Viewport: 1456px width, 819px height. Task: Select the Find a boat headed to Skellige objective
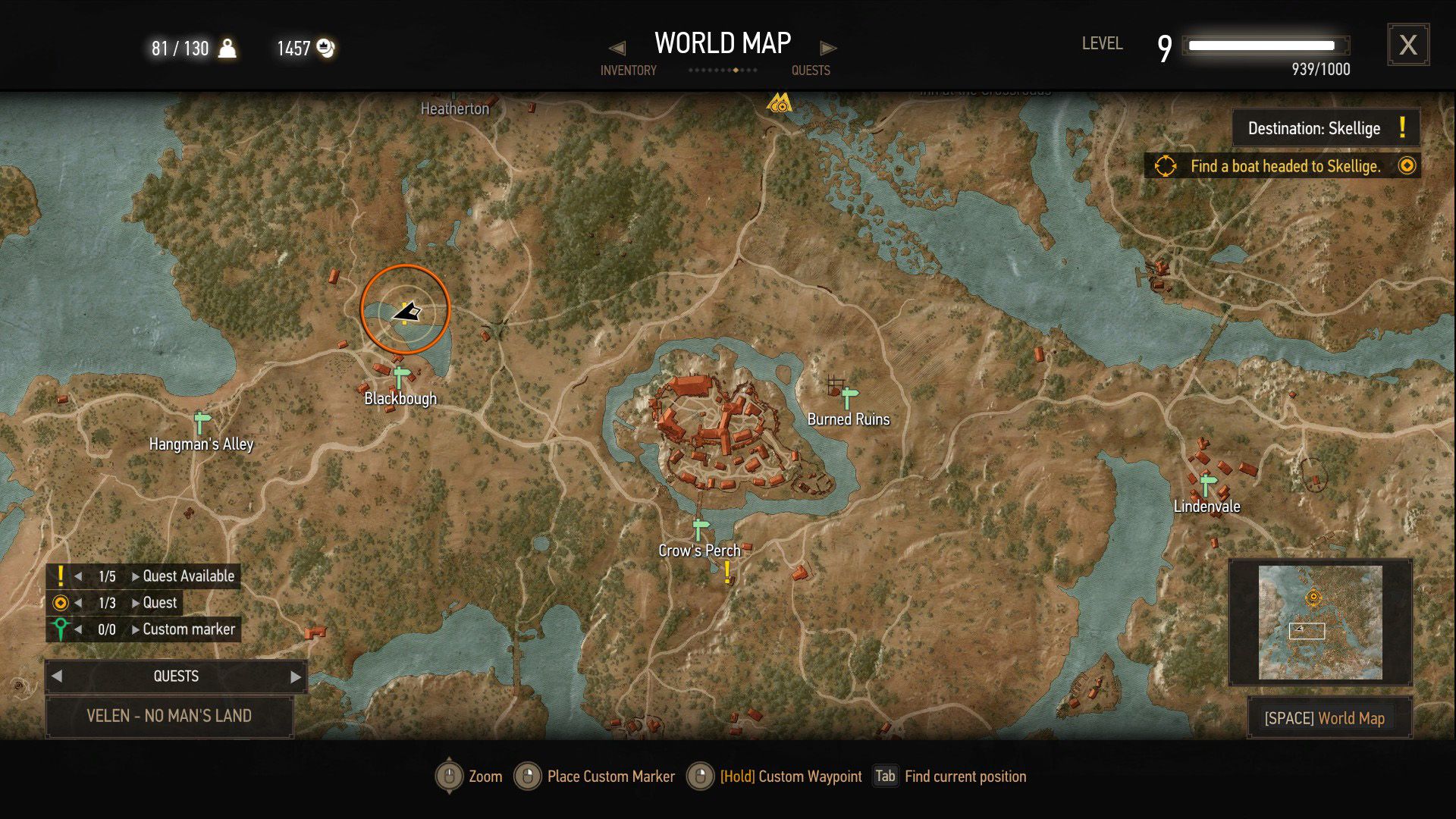(x=1284, y=166)
